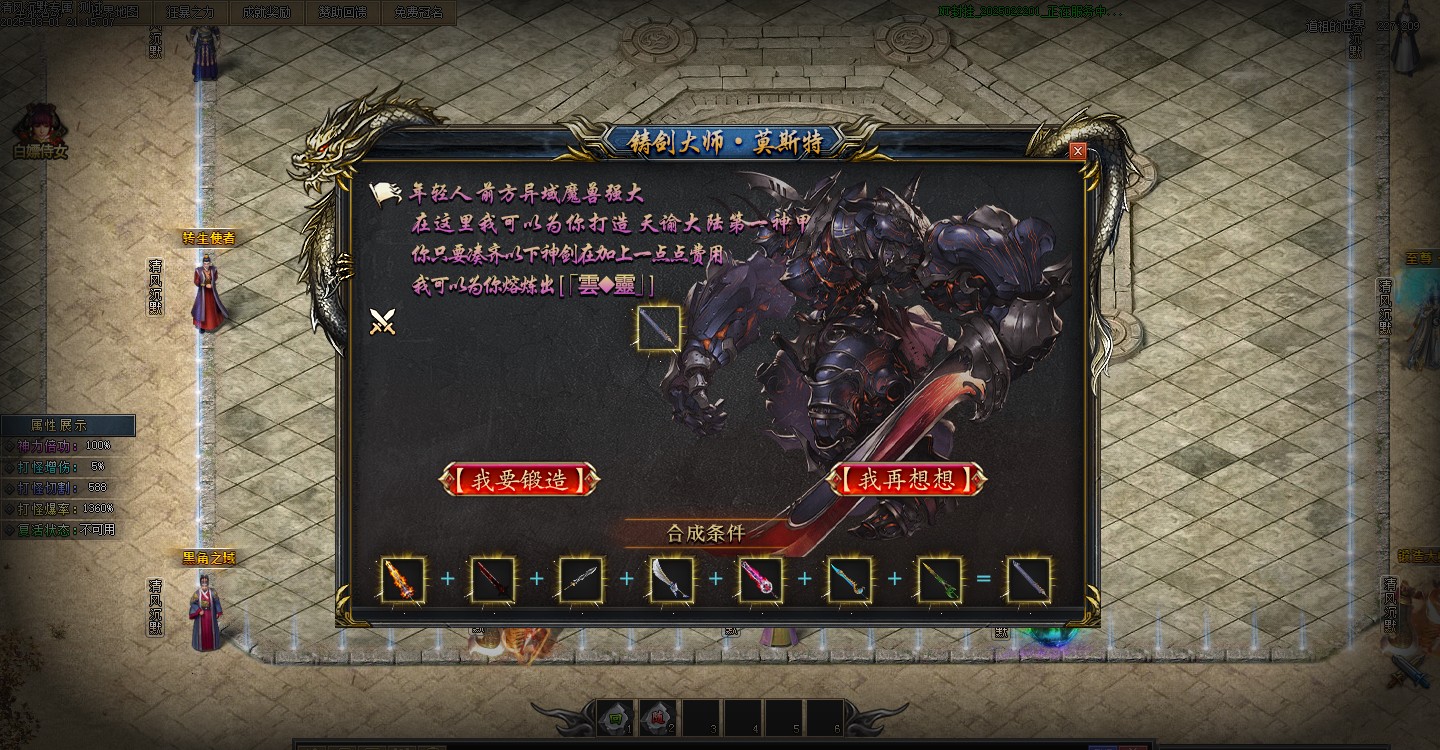Click the purple glowing weapon material icon
Screen dimensions: 1440x750
760,580
